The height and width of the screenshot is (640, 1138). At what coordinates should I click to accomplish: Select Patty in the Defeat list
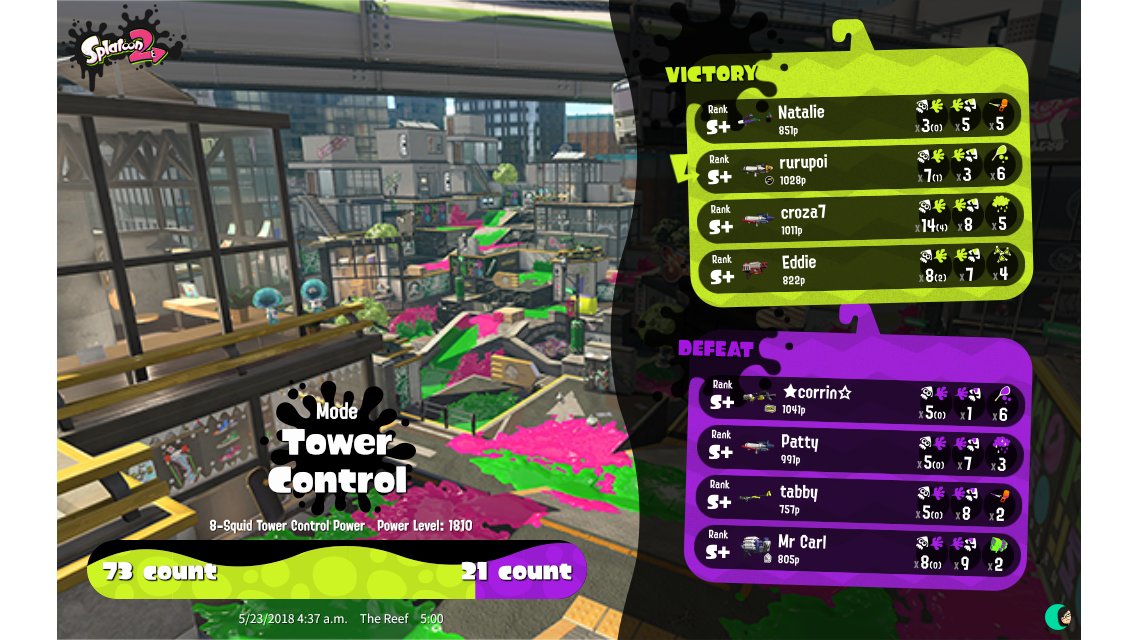click(x=858, y=448)
